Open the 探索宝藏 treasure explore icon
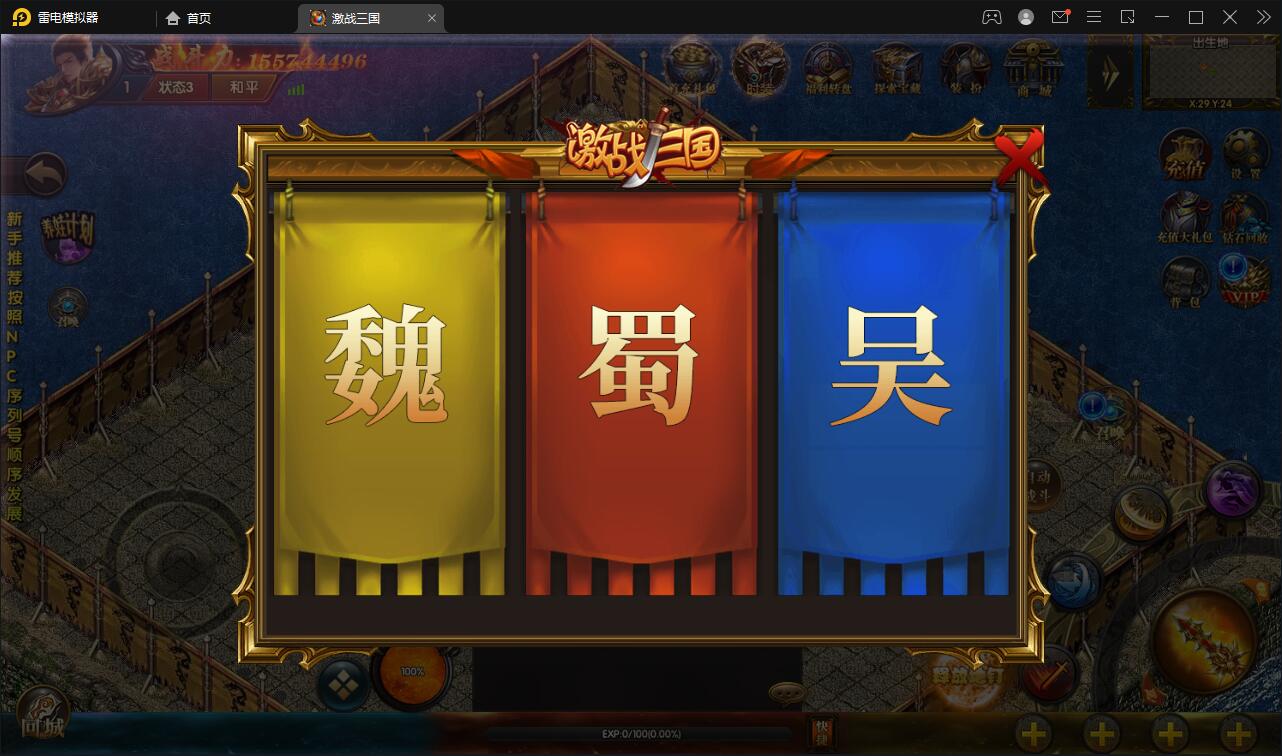Screen dimensions: 1282x756 [896, 63]
